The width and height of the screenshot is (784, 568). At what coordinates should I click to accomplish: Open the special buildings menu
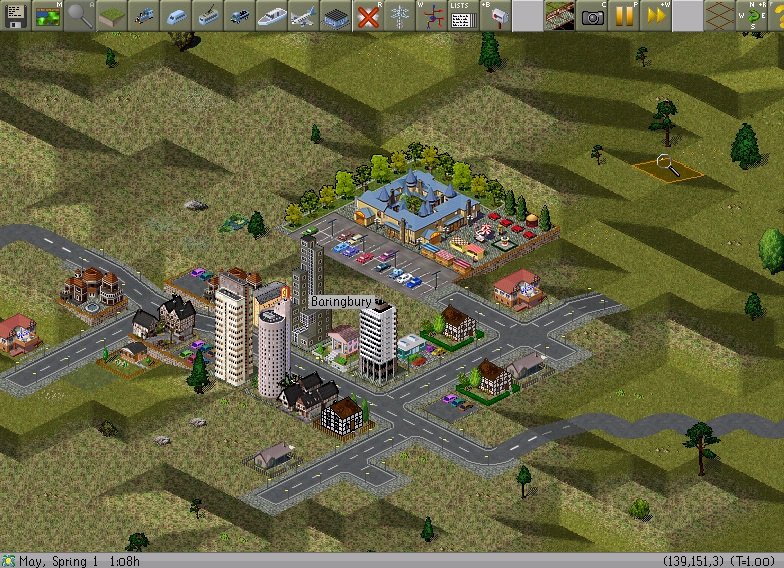[x=335, y=15]
